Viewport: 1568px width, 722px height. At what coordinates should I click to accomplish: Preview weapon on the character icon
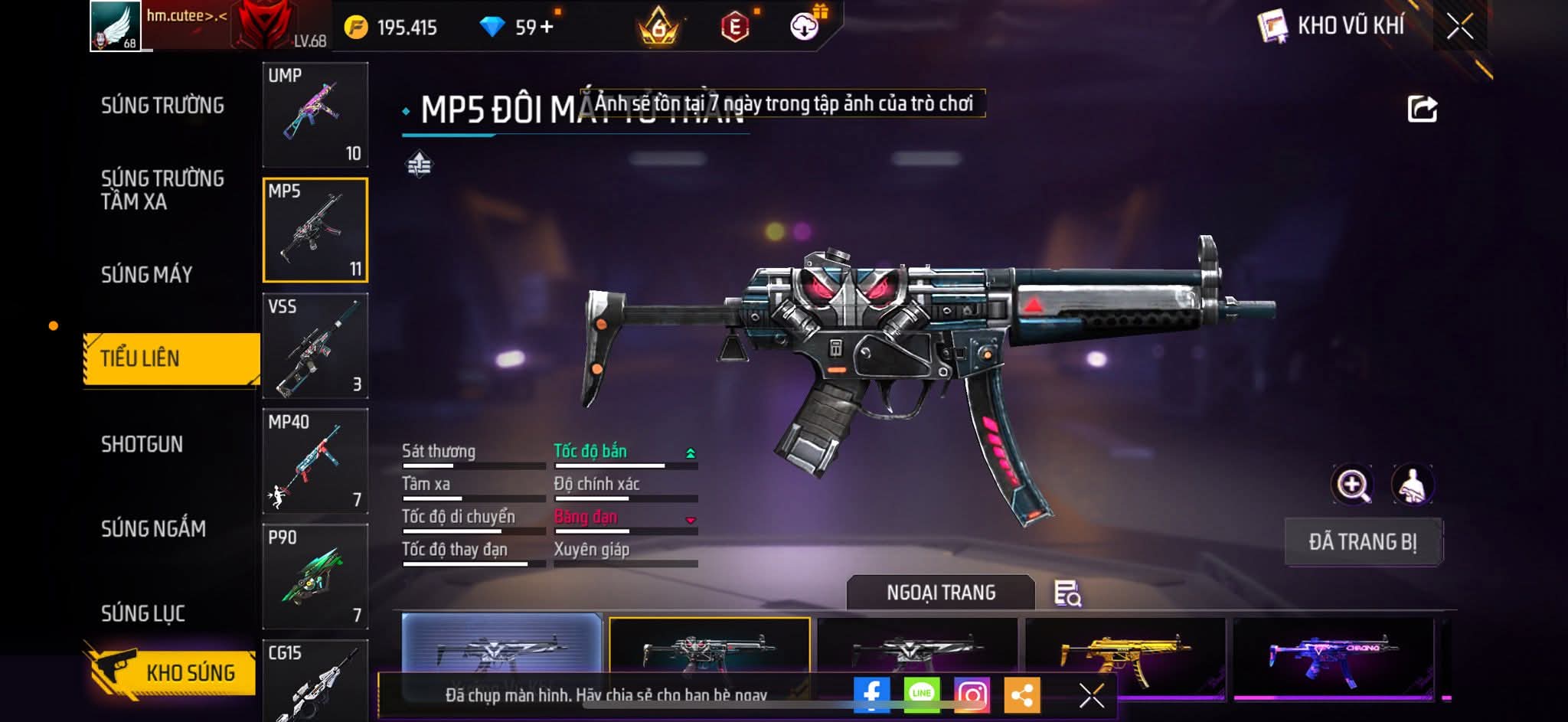pyautogui.click(x=1412, y=485)
